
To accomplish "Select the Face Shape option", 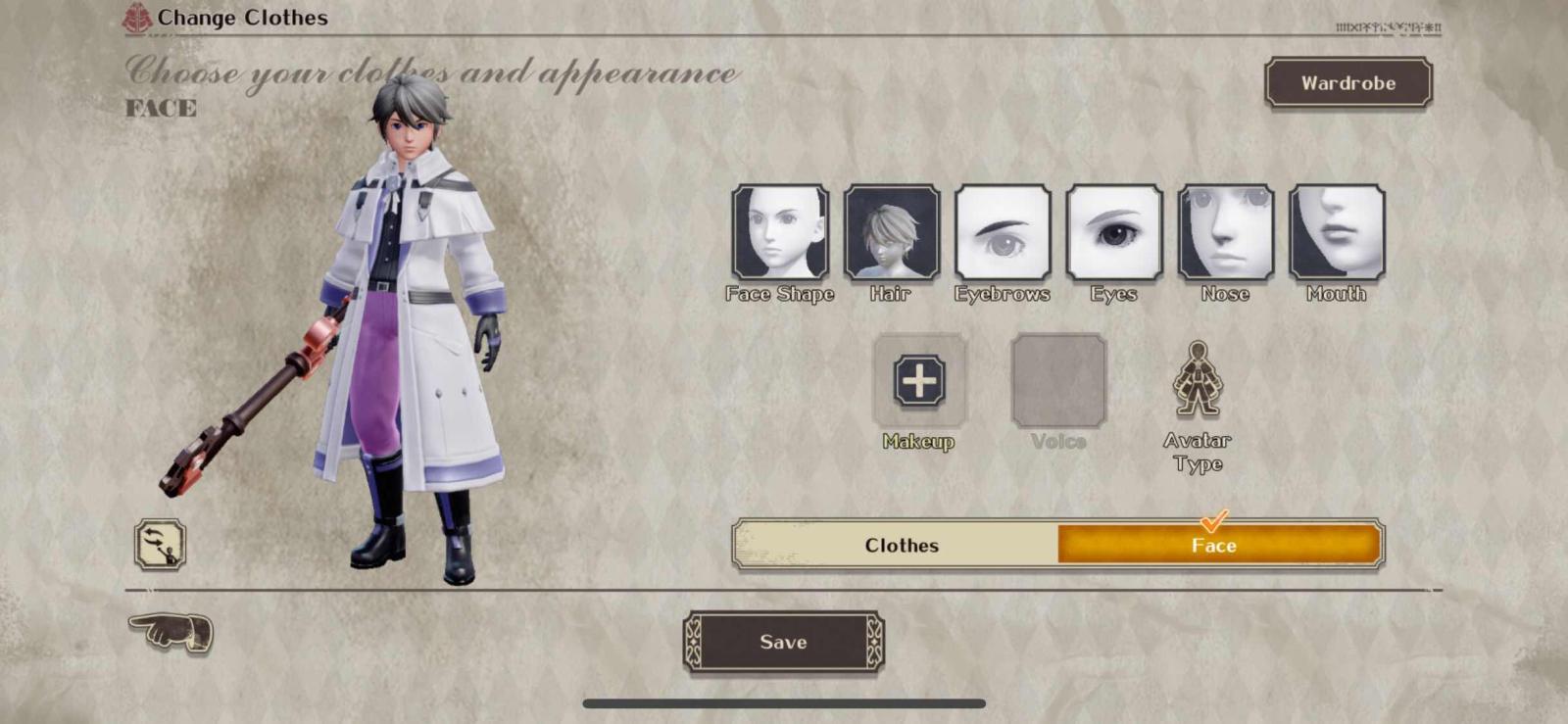I will pos(780,233).
